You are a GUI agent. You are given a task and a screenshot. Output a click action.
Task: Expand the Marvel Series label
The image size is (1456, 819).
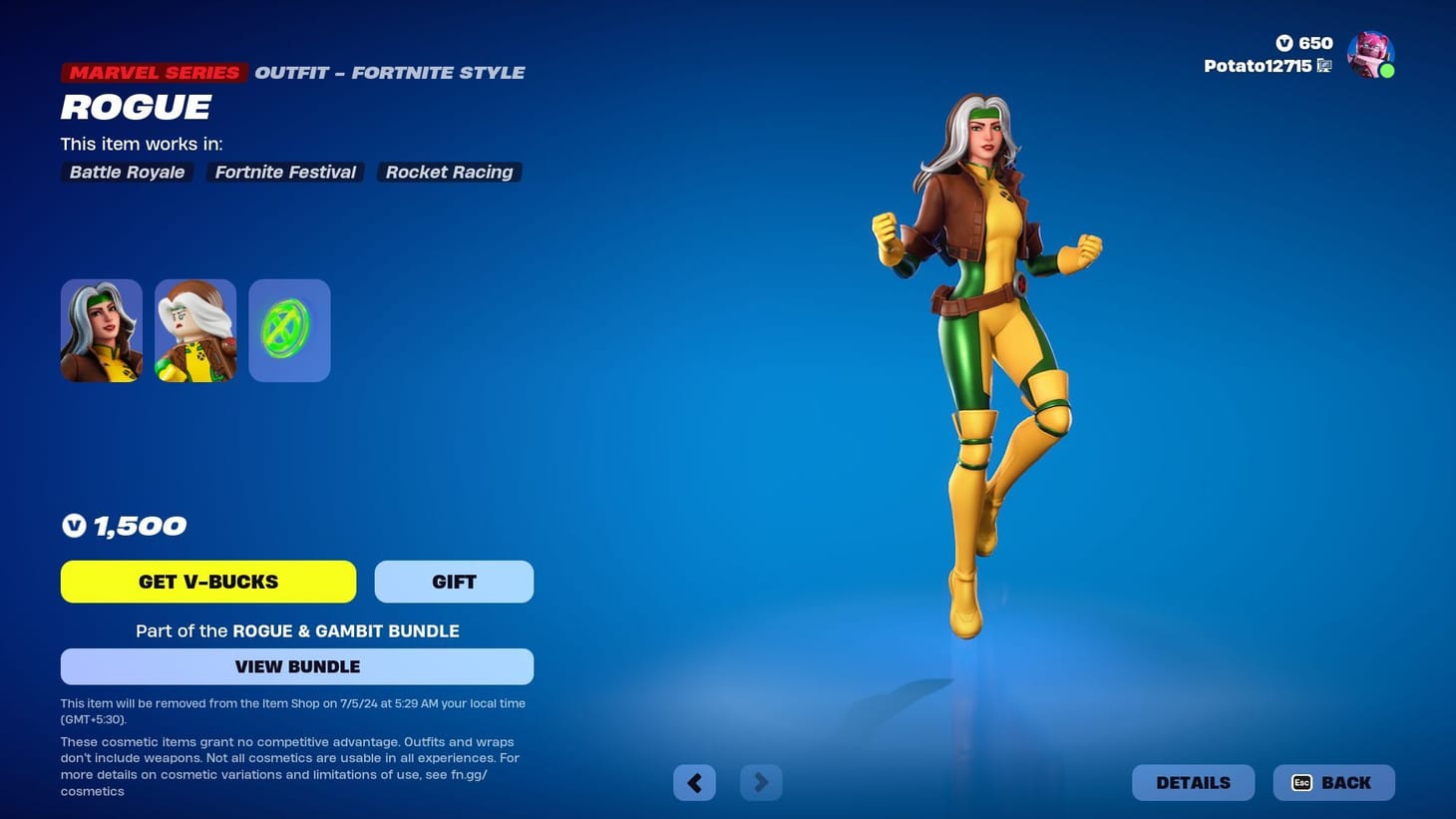tap(153, 72)
